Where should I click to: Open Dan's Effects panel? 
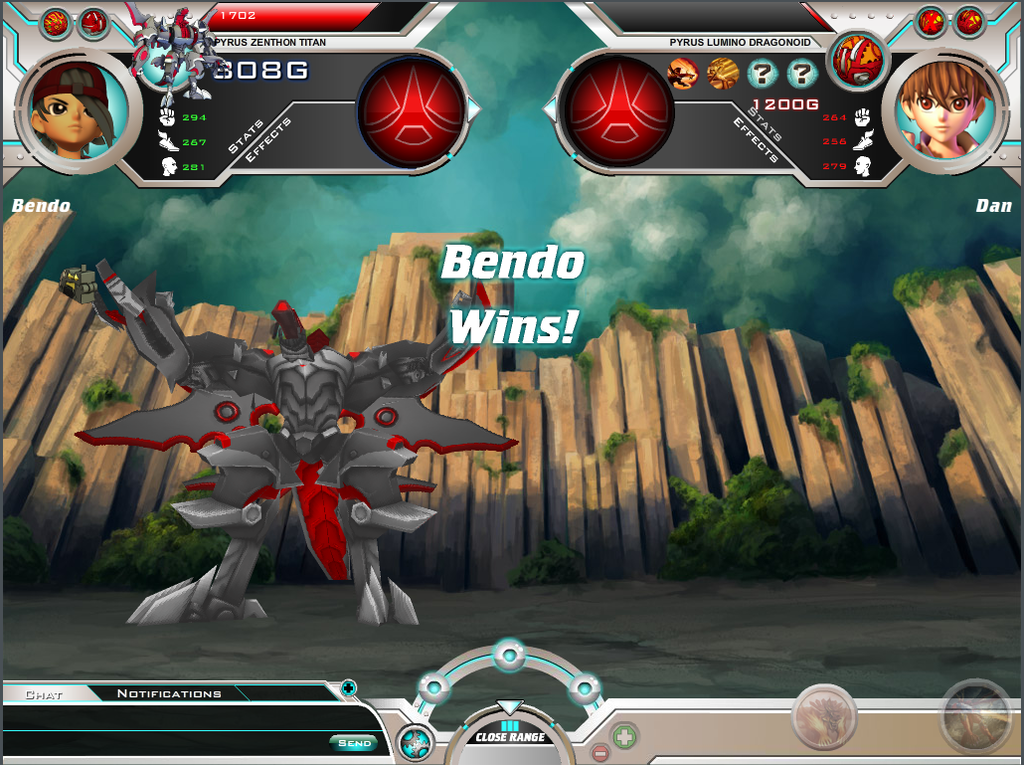click(x=756, y=140)
